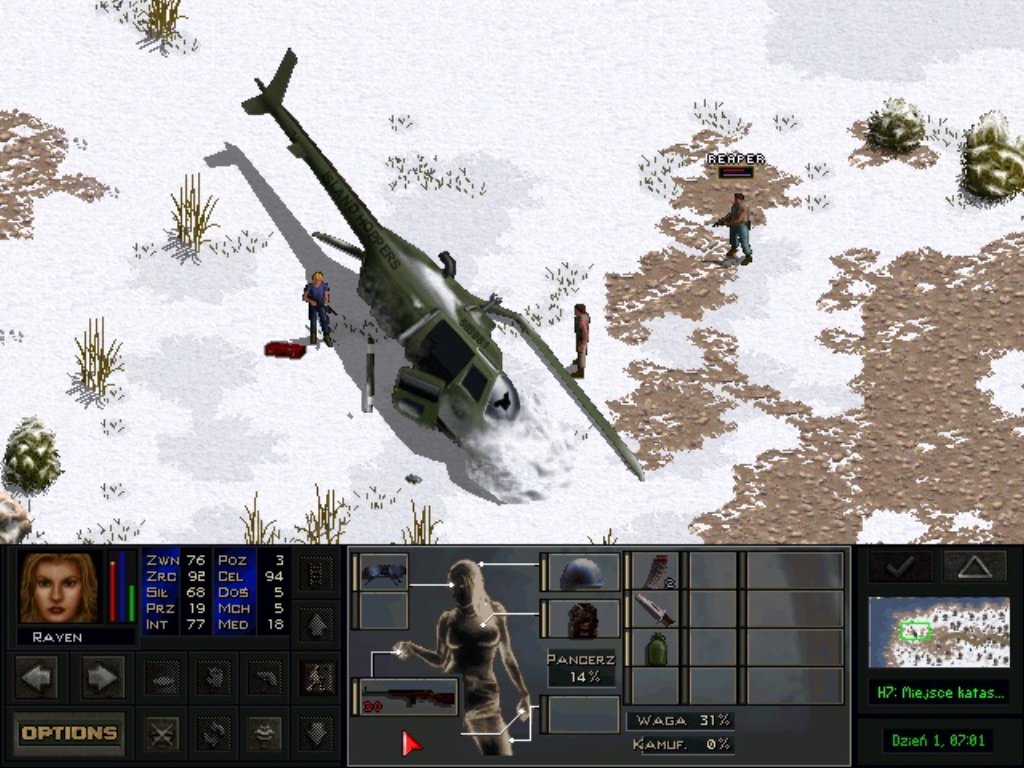This screenshot has width=1024, height=768.
Task: Select the armor vest slot
Action: coord(583,621)
